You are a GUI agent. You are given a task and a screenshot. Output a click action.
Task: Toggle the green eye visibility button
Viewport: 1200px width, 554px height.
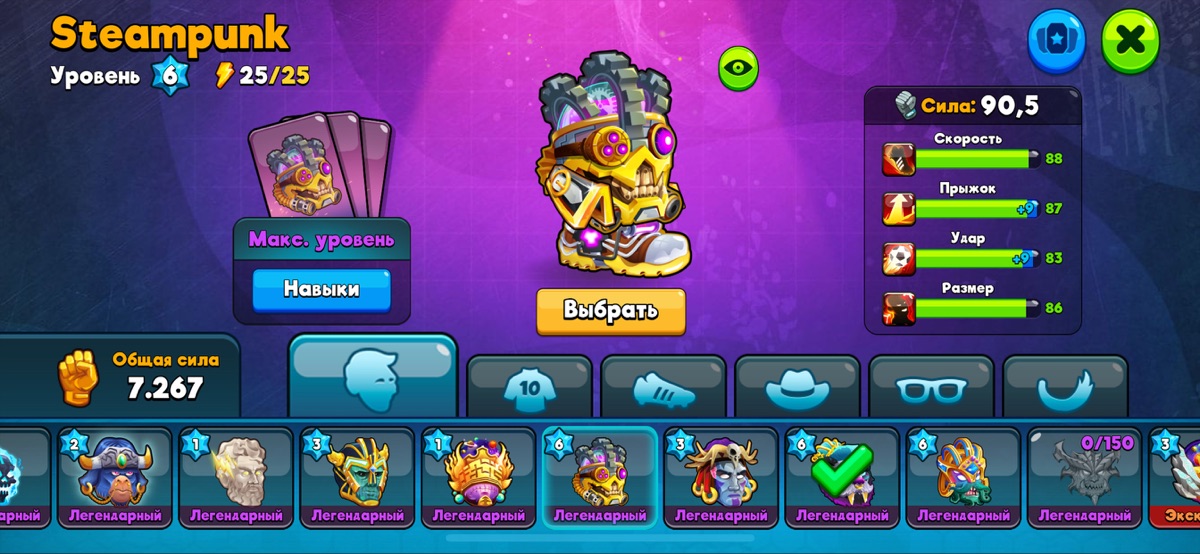(739, 68)
